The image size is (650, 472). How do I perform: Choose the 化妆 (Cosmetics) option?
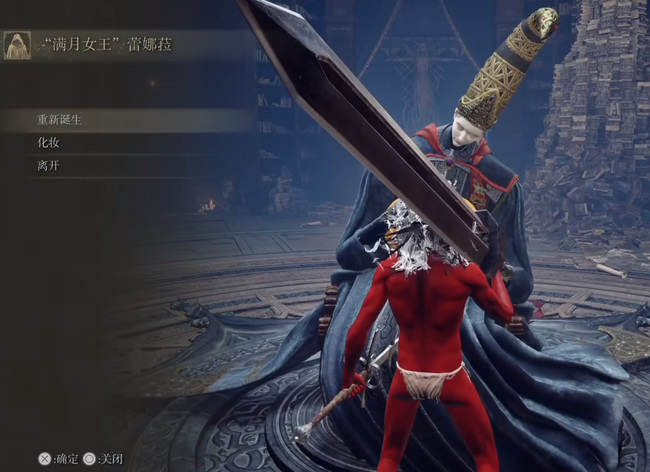(x=49, y=143)
